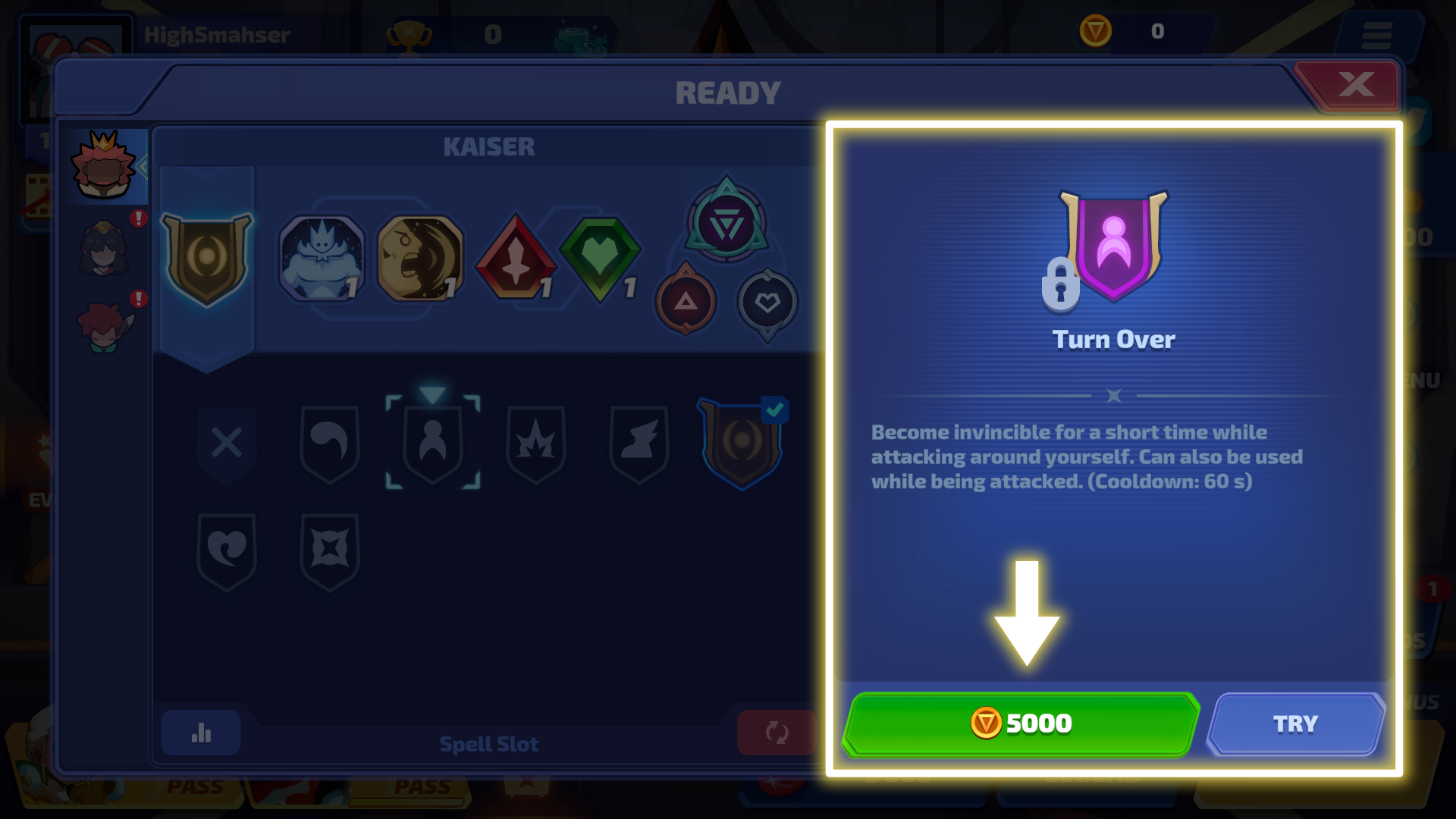
Task: Pick the red-haired character portrait
Action: click(x=104, y=328)
